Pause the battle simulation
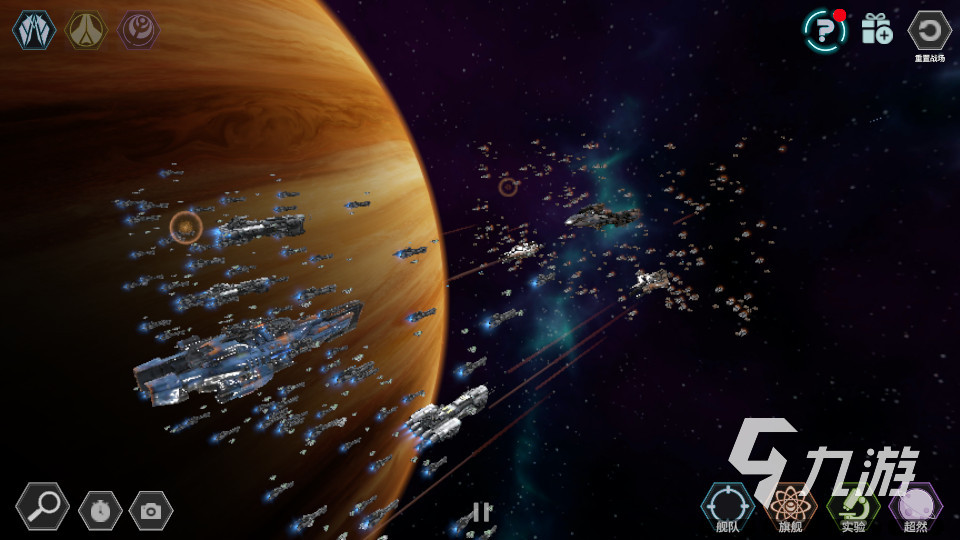Image resolution: width=960 pixels, height=540 pixels. pos(482,512)
